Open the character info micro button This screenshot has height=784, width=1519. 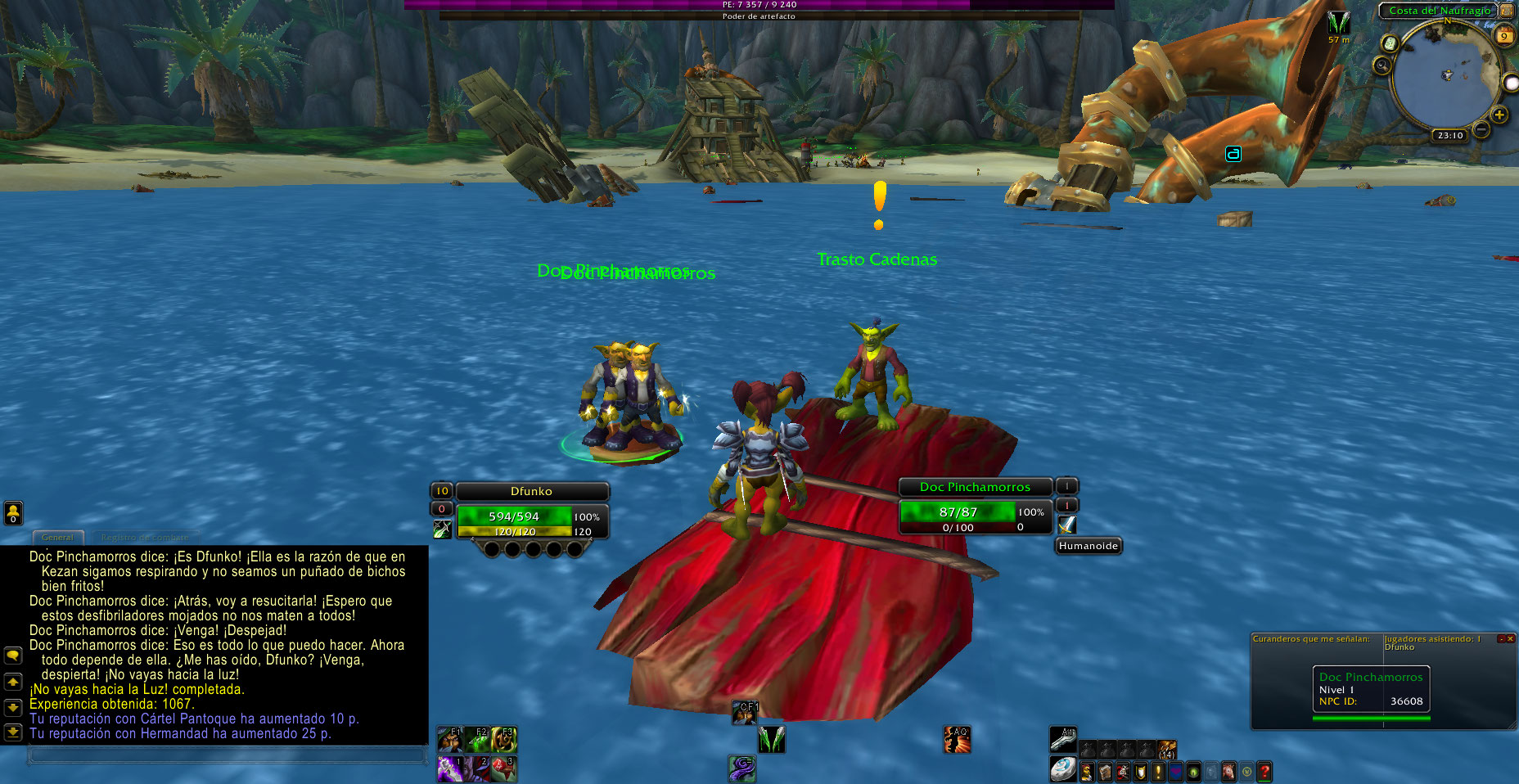1087,772
